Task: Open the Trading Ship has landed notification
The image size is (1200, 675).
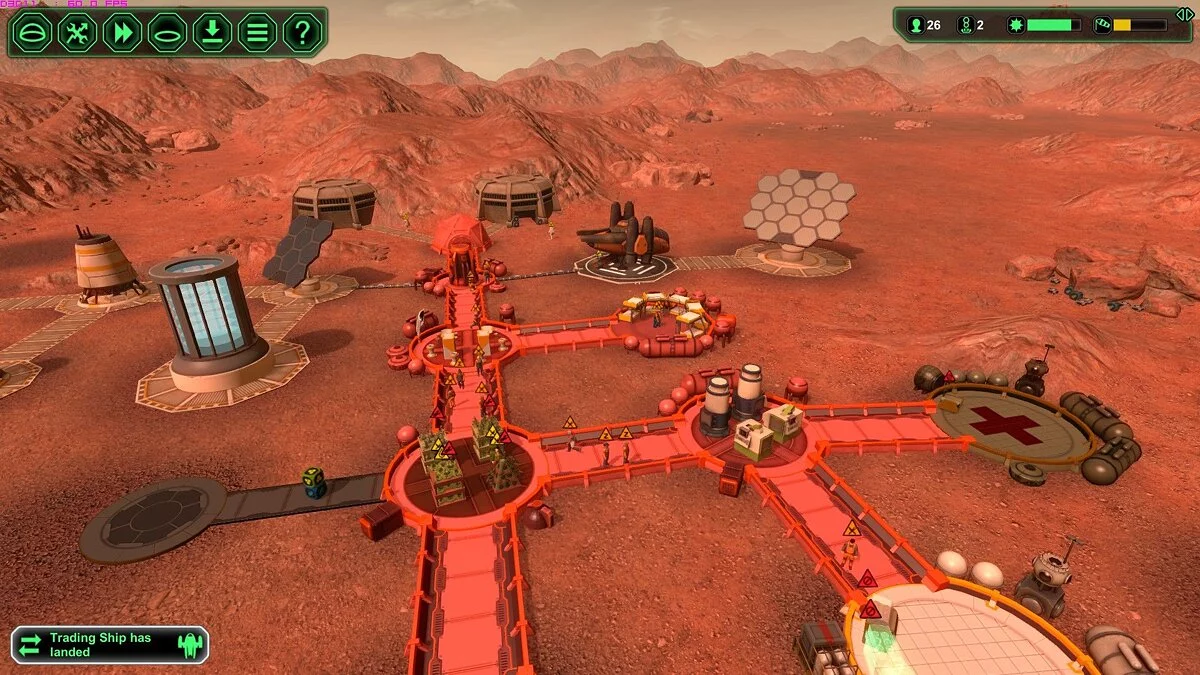Action: (x=109, y=645)
